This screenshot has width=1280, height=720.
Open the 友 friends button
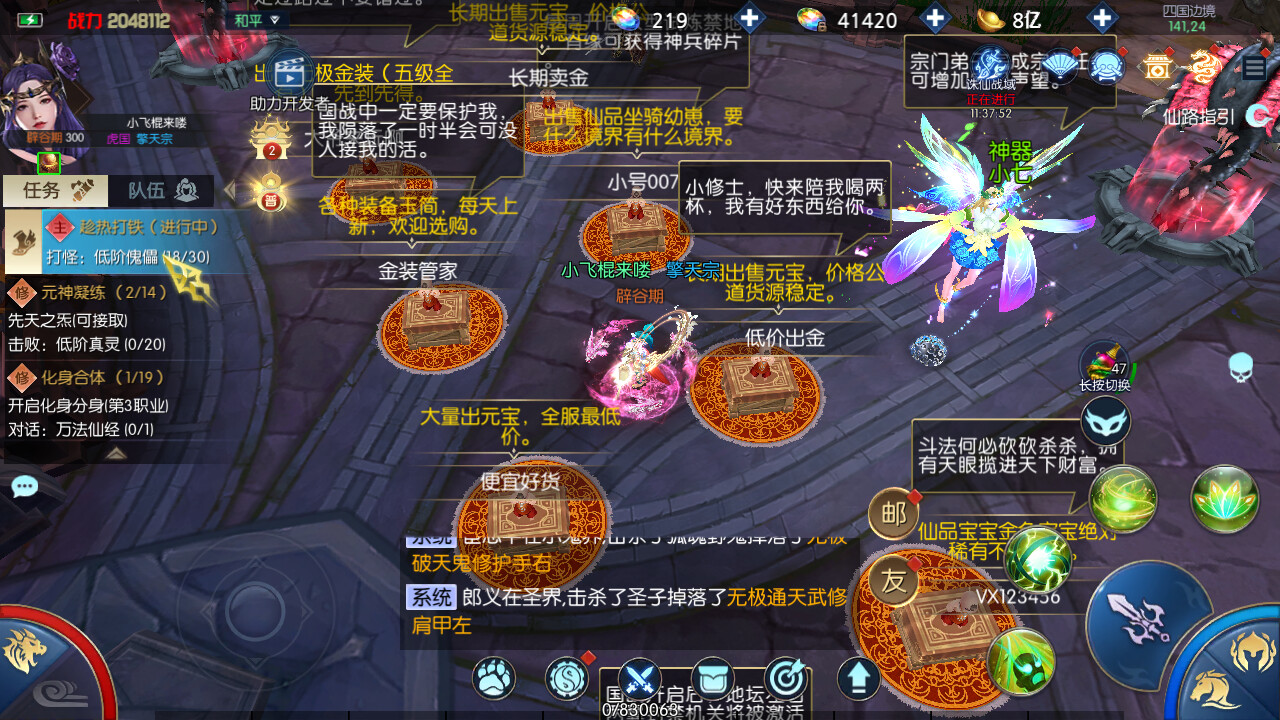[893, 581]
